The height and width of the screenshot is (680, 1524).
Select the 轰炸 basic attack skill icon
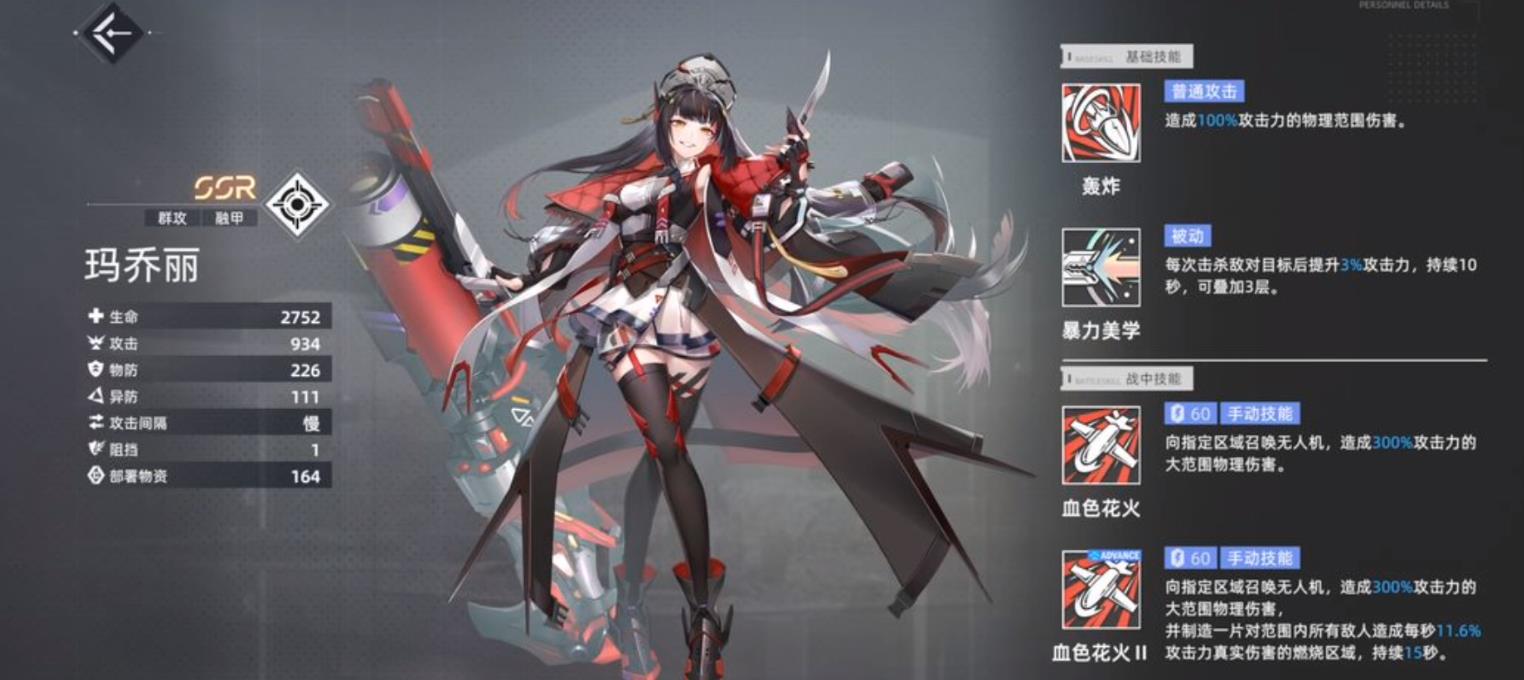[1101, 123]
